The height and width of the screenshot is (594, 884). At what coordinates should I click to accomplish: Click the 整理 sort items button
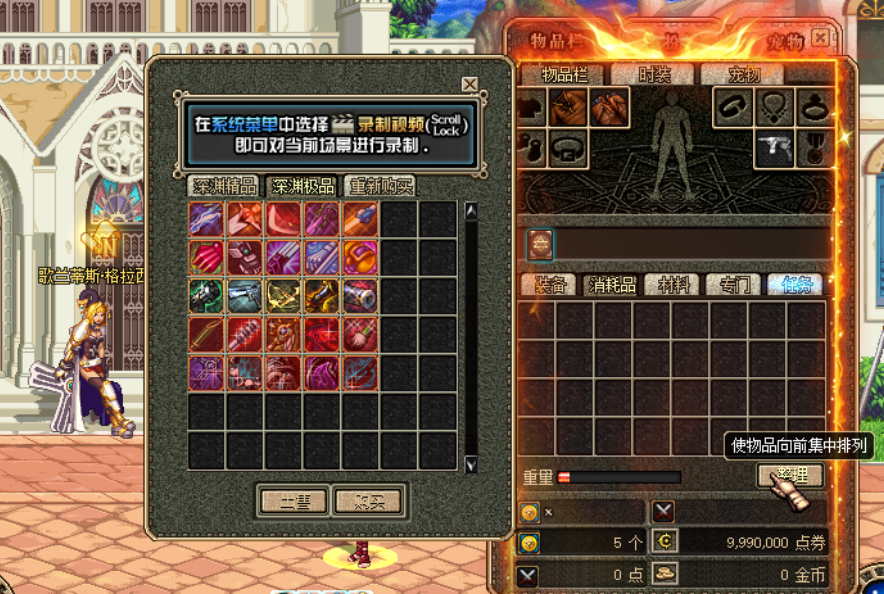(790, 476)
